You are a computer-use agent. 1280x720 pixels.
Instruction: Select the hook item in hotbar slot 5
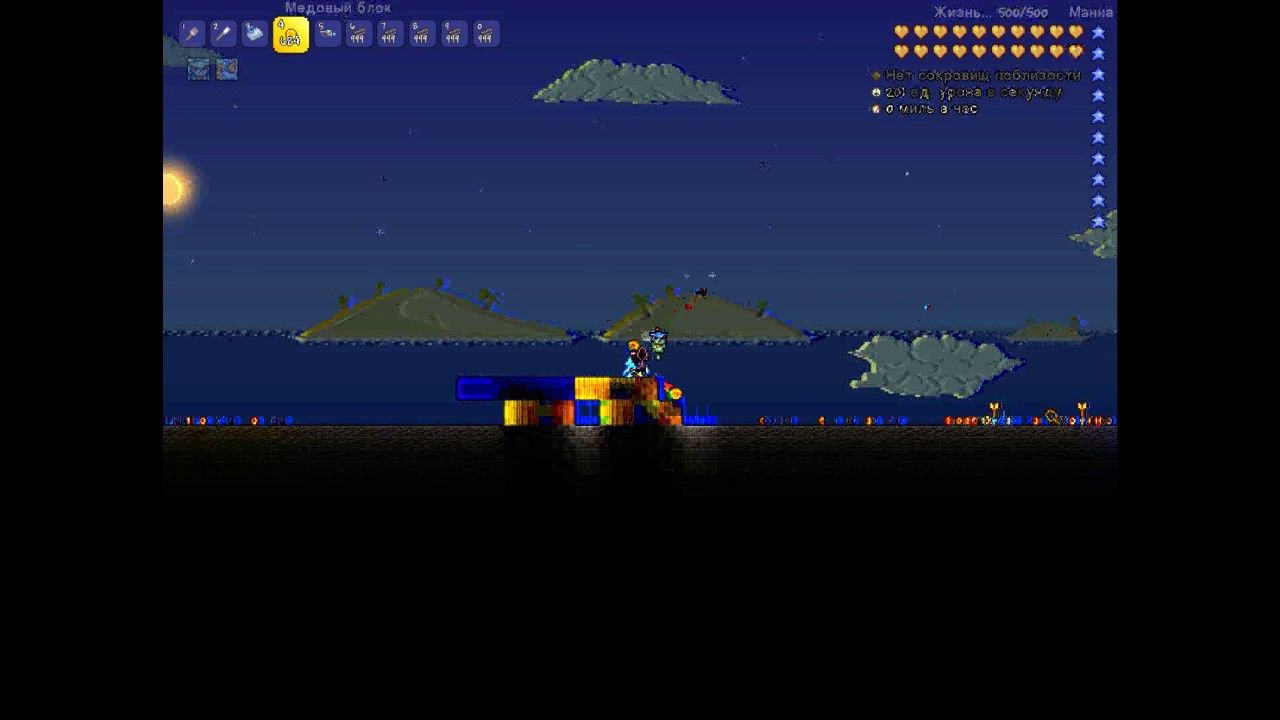327,35
